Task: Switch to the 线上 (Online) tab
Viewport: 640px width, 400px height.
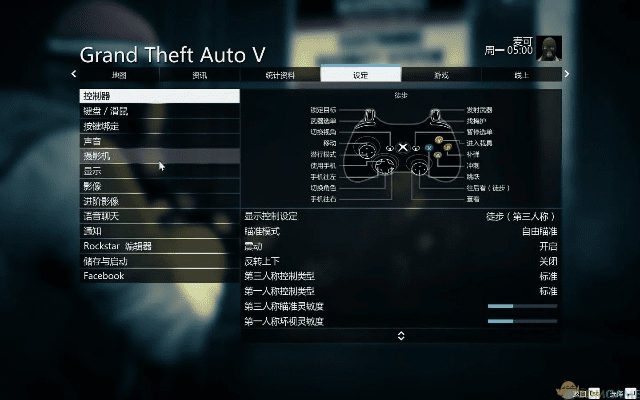Action: pyautogui.click(x=521, y=75)
